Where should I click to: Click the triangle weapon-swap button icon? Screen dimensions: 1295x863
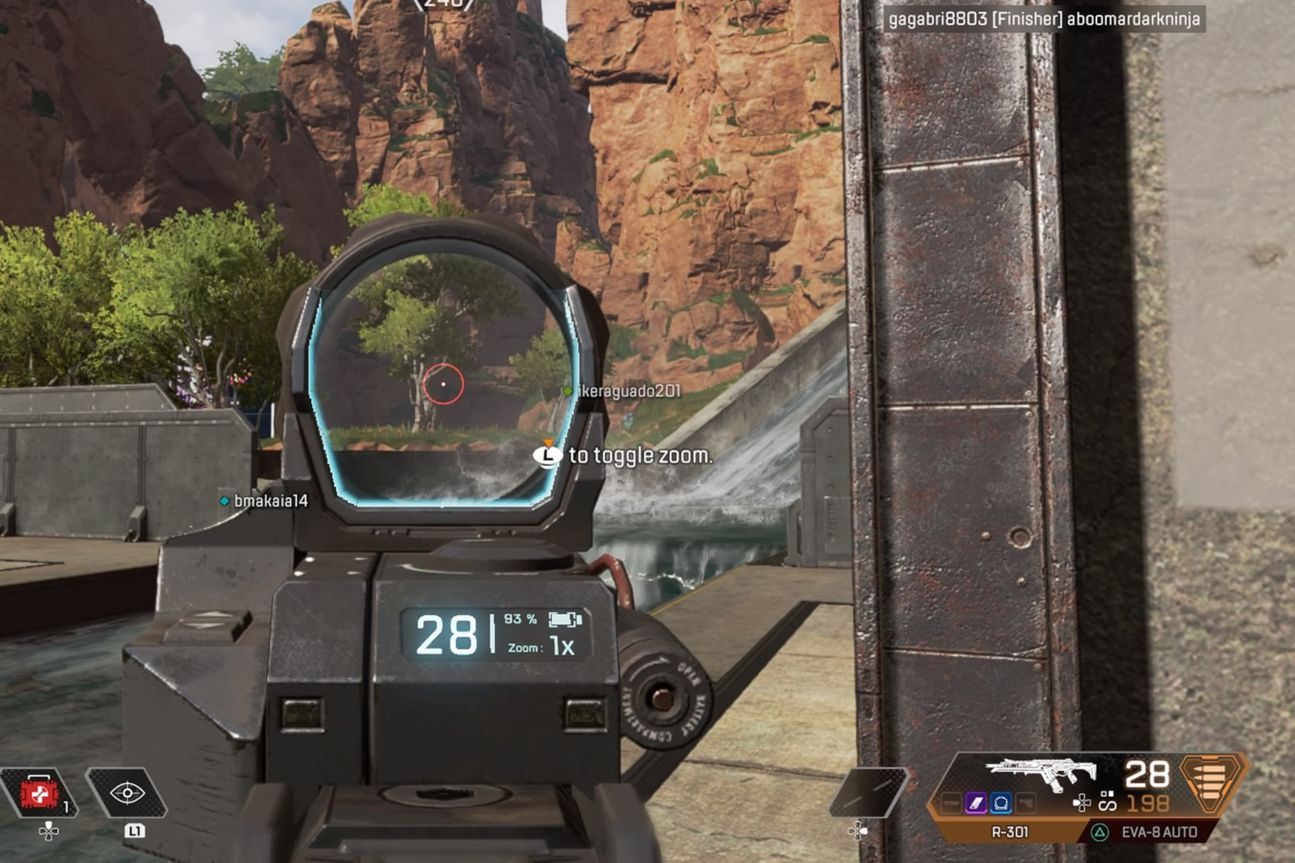point(1099,831)
